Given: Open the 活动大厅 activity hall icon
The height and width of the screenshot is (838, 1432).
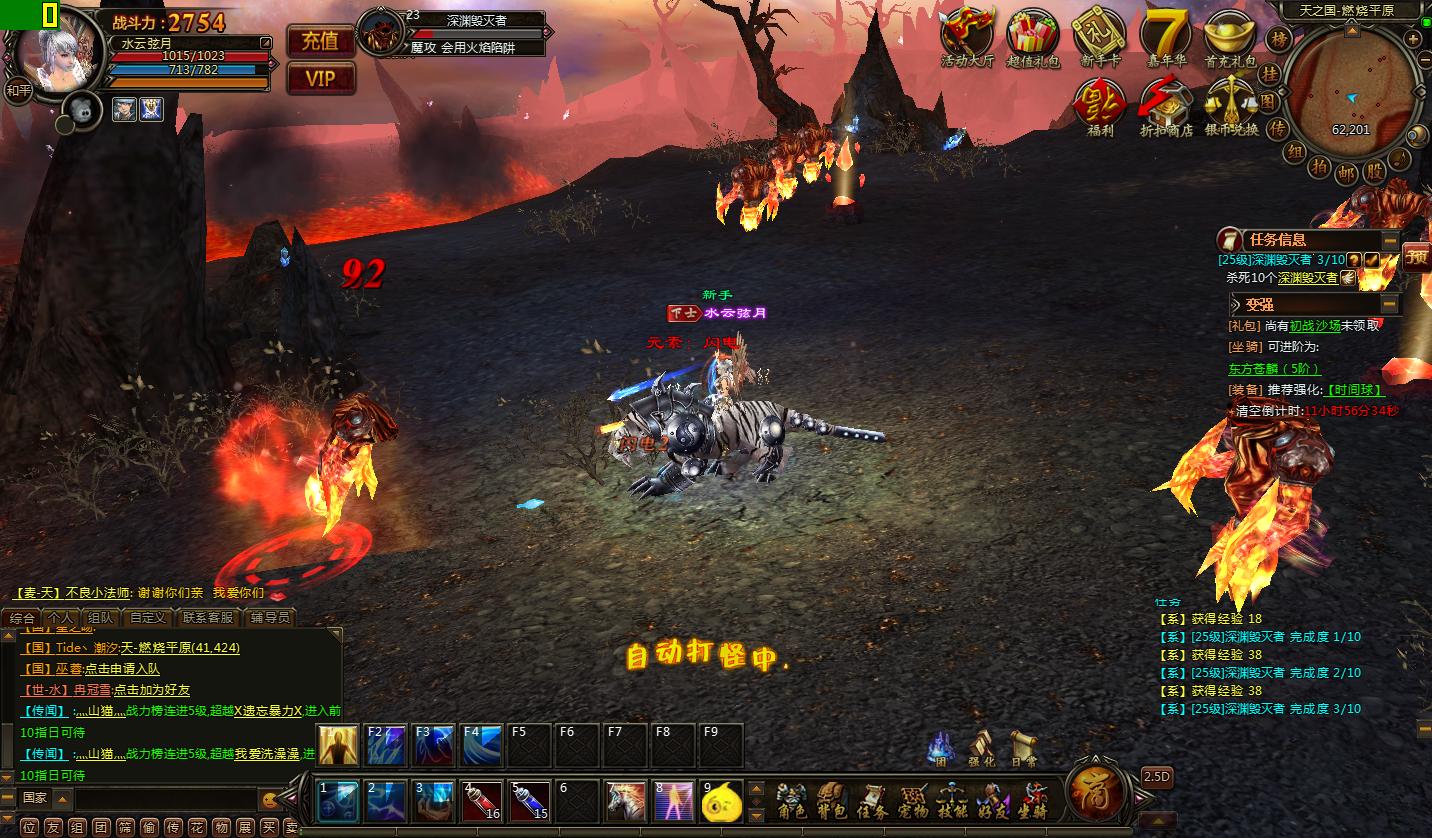Looking at the screenshot, I should 967,37.
